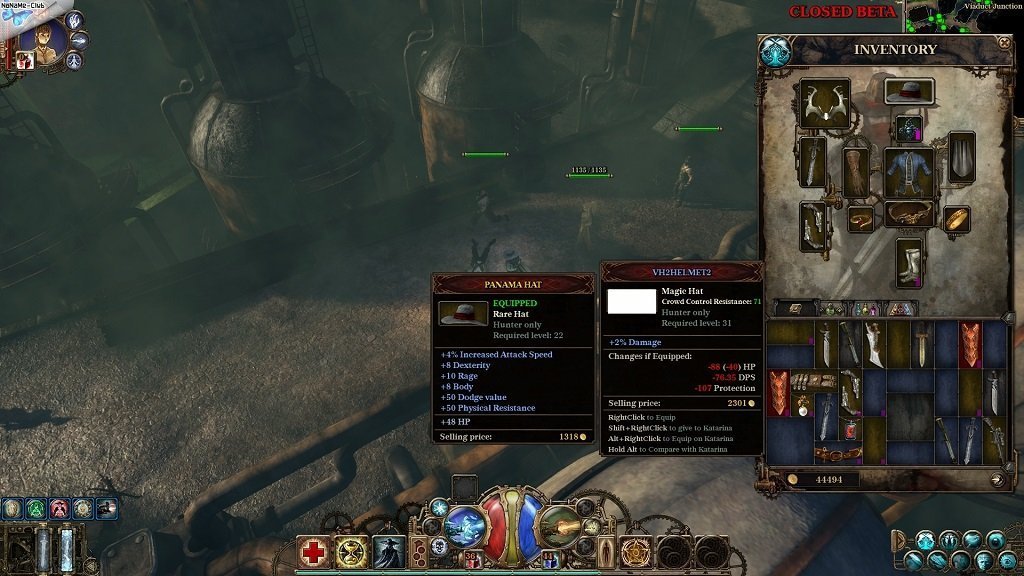The width and height of the screenshot is (1024, 576).
Task: Select the equipped belt slot
Action: (x=909, y=214)
